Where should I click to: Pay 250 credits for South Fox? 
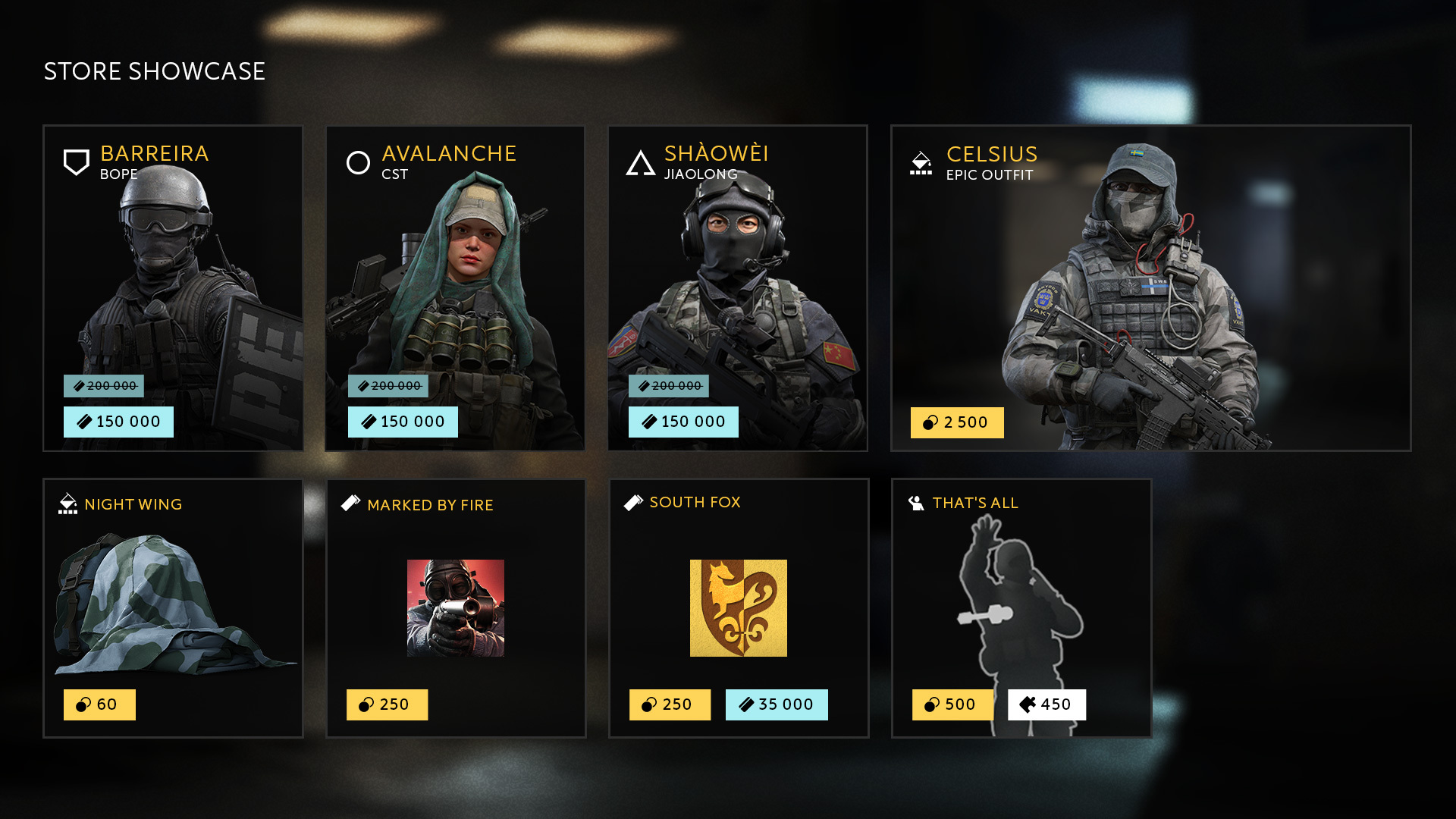point(670,704)
